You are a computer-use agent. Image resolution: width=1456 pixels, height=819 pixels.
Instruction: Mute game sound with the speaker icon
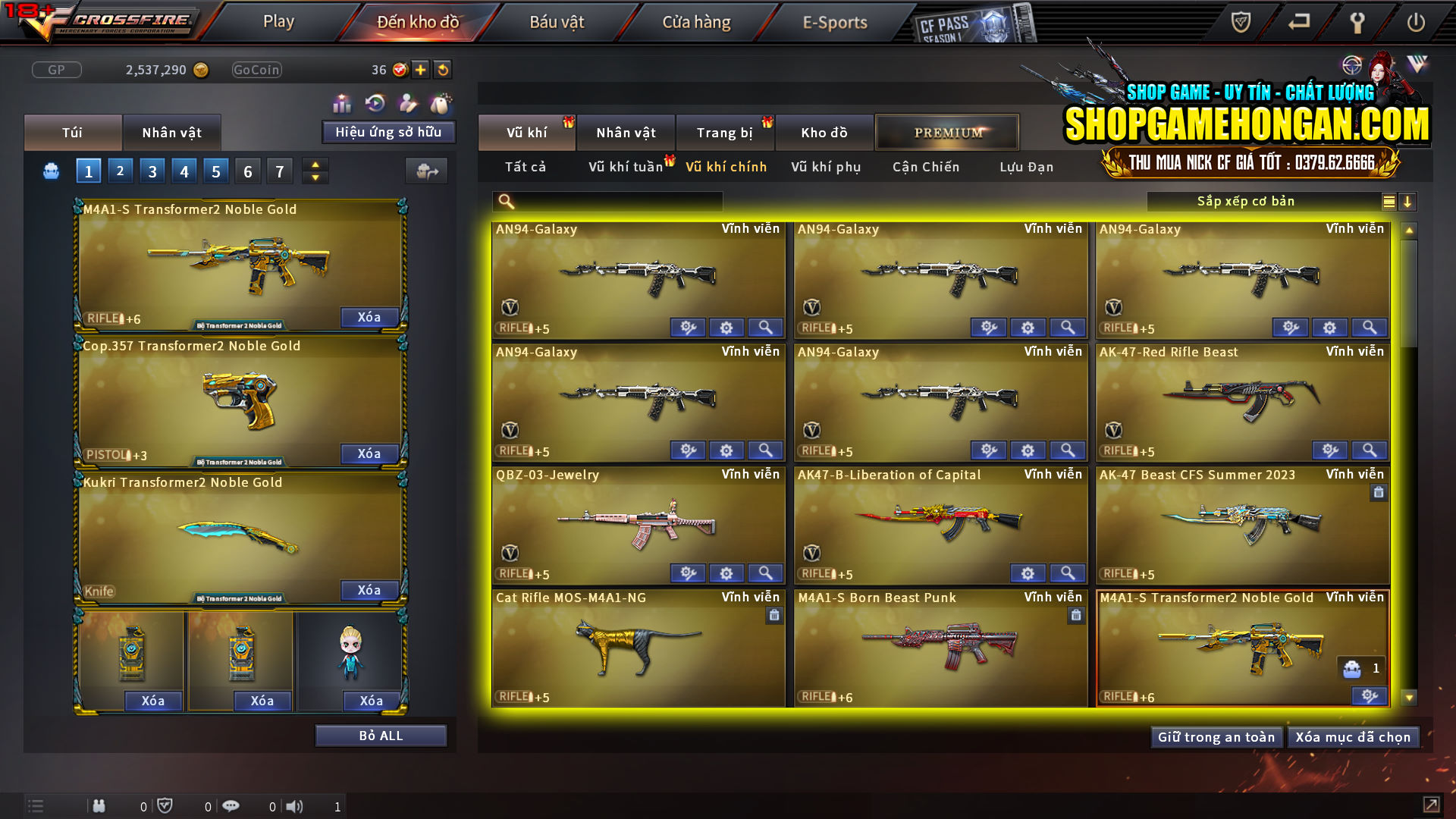[x=295, y=806]
